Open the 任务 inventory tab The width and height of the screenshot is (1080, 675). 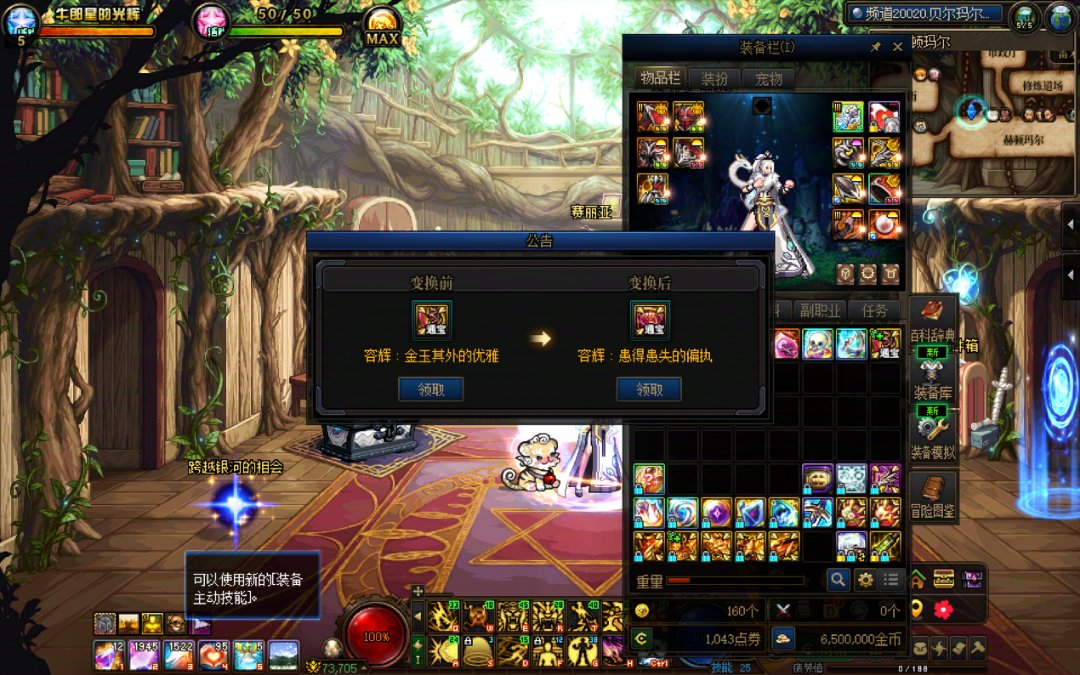[x=874, y=310]
